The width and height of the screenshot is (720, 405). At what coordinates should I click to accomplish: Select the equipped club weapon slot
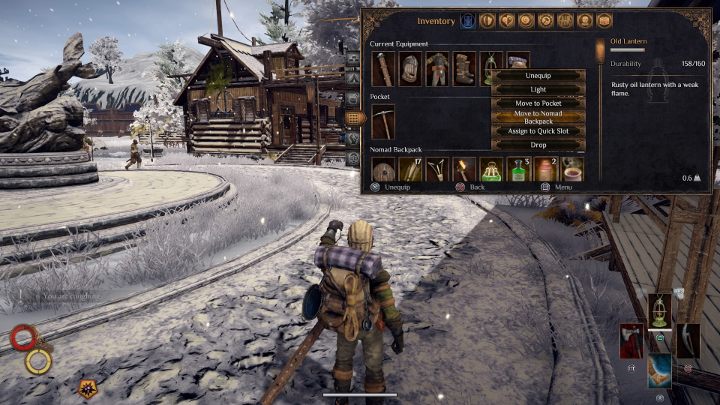click(384, 70)
